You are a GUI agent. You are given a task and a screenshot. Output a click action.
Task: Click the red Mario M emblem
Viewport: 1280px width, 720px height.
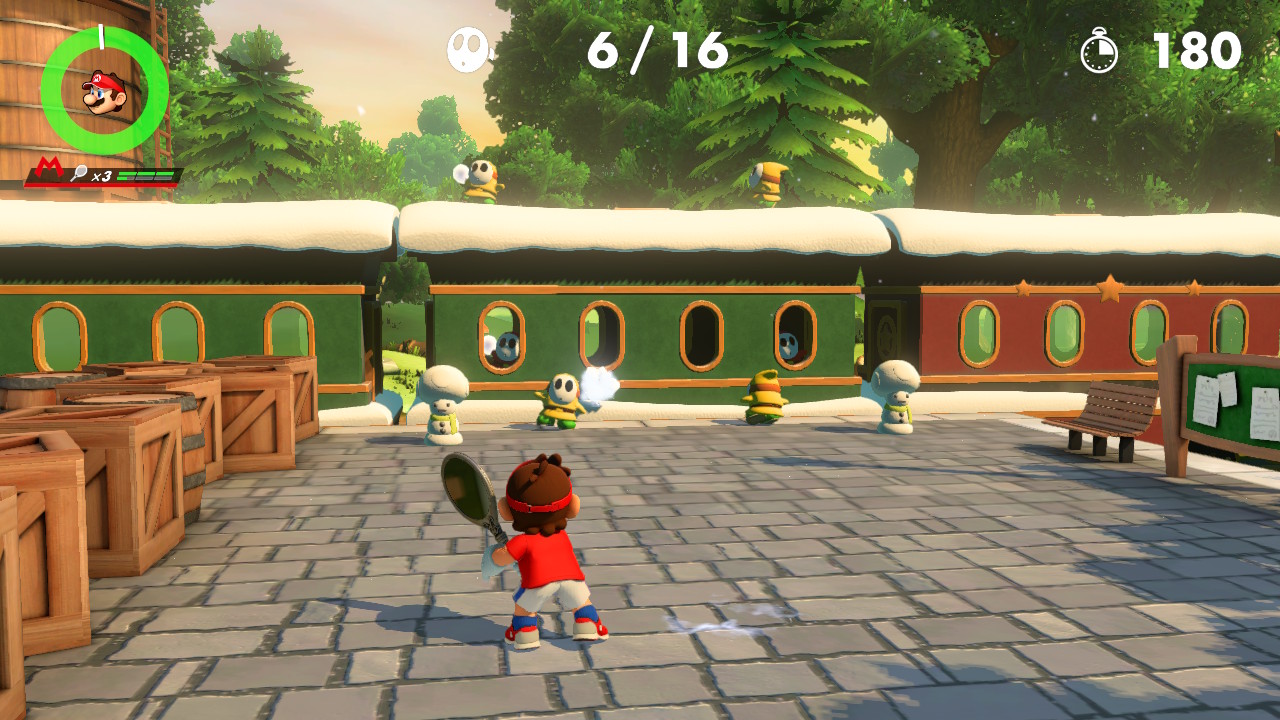click(x=49, y=168)
